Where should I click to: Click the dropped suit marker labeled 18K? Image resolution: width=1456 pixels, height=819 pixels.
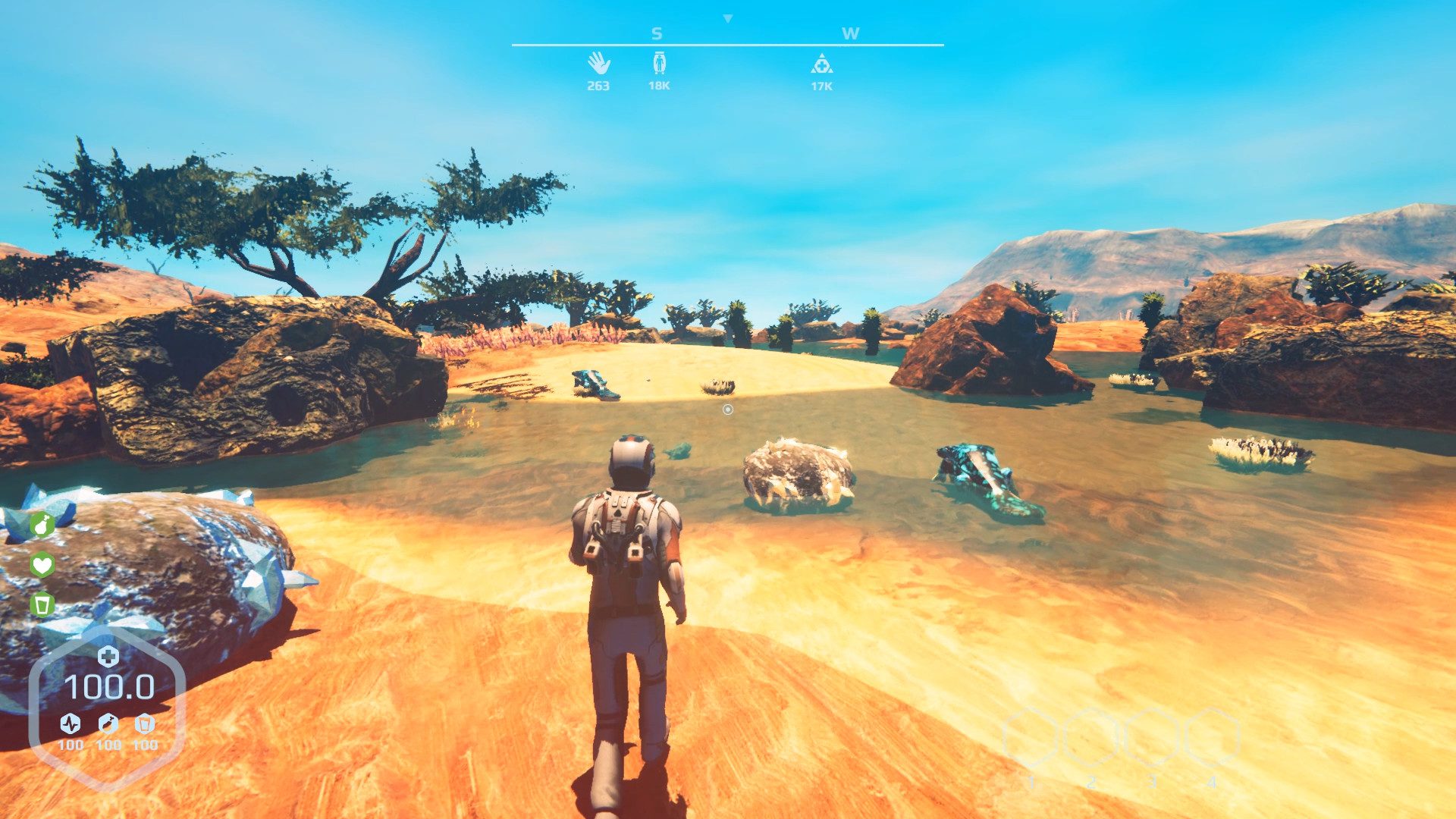[658, 64]
